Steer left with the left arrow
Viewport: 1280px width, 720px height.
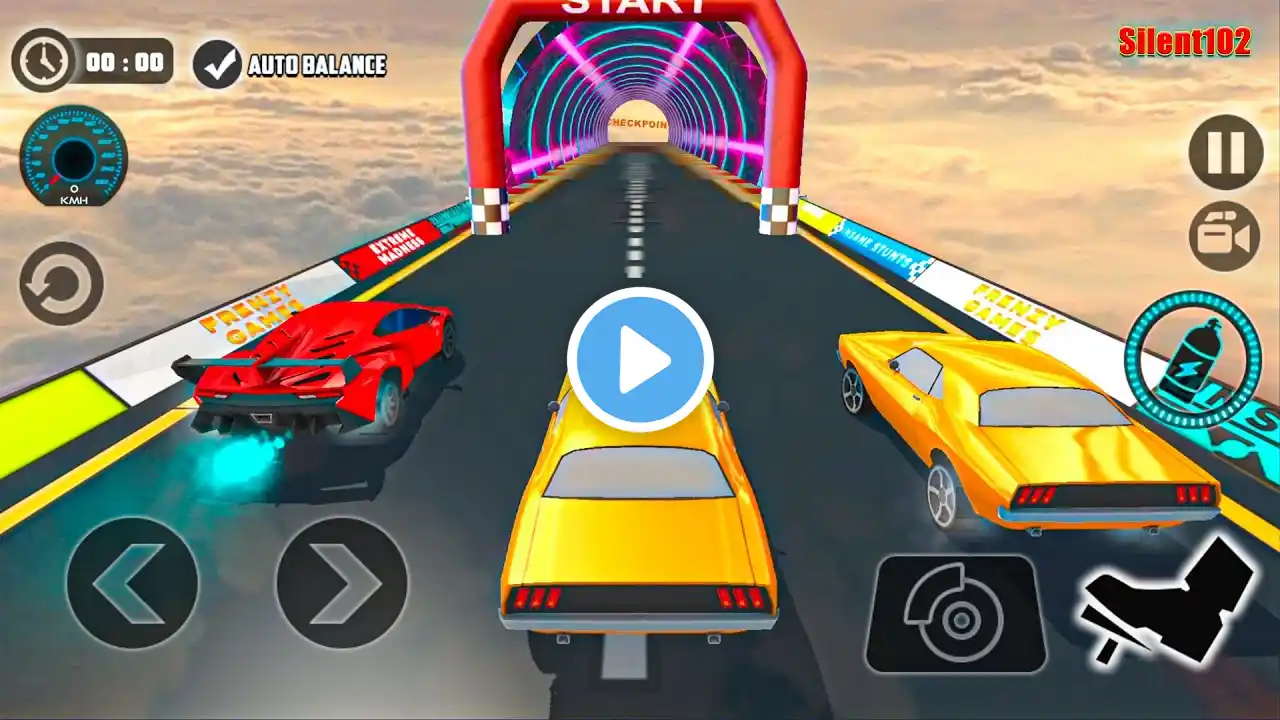click(x=132, y=582)
